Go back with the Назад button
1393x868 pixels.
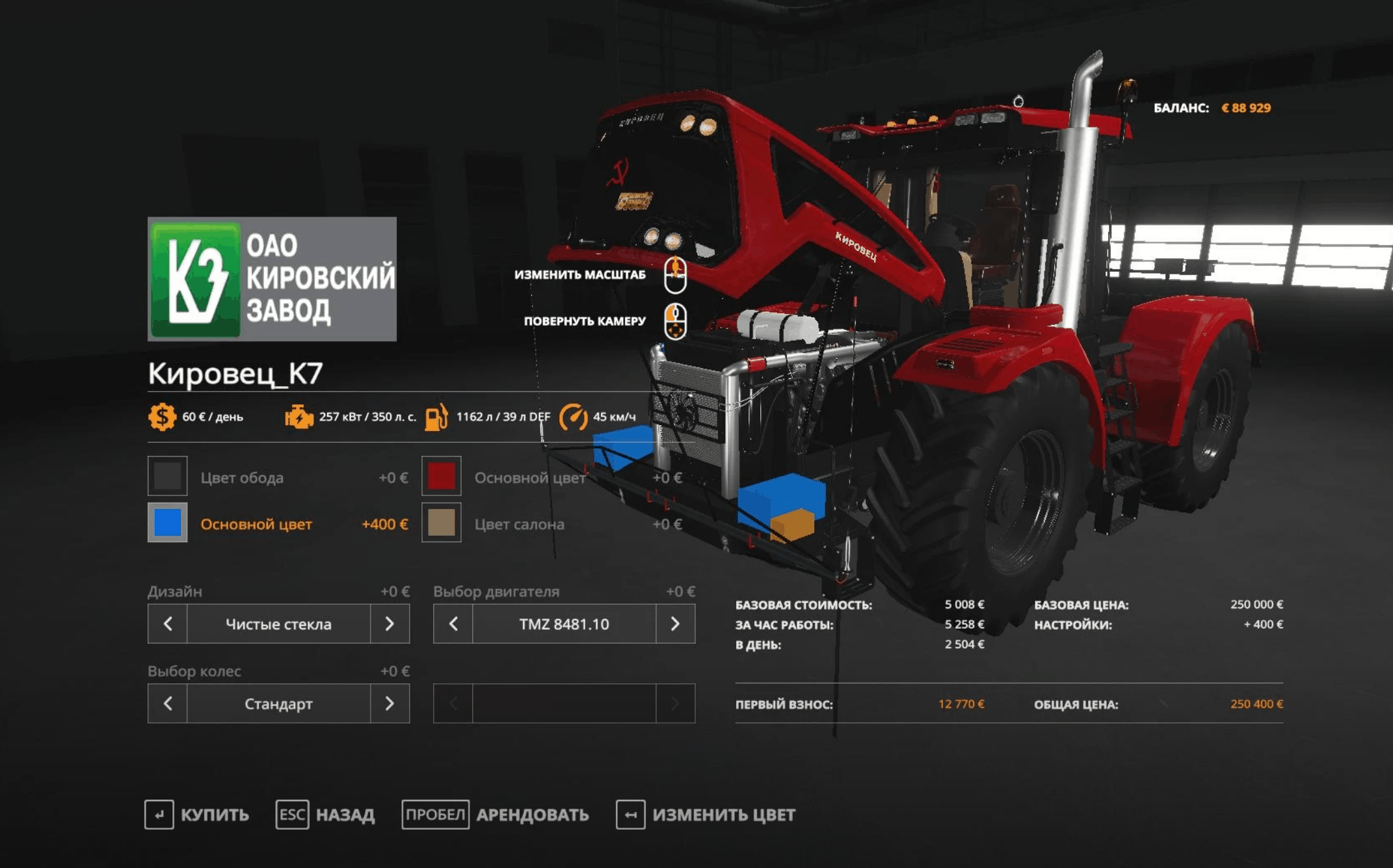[x=326, y=815]
